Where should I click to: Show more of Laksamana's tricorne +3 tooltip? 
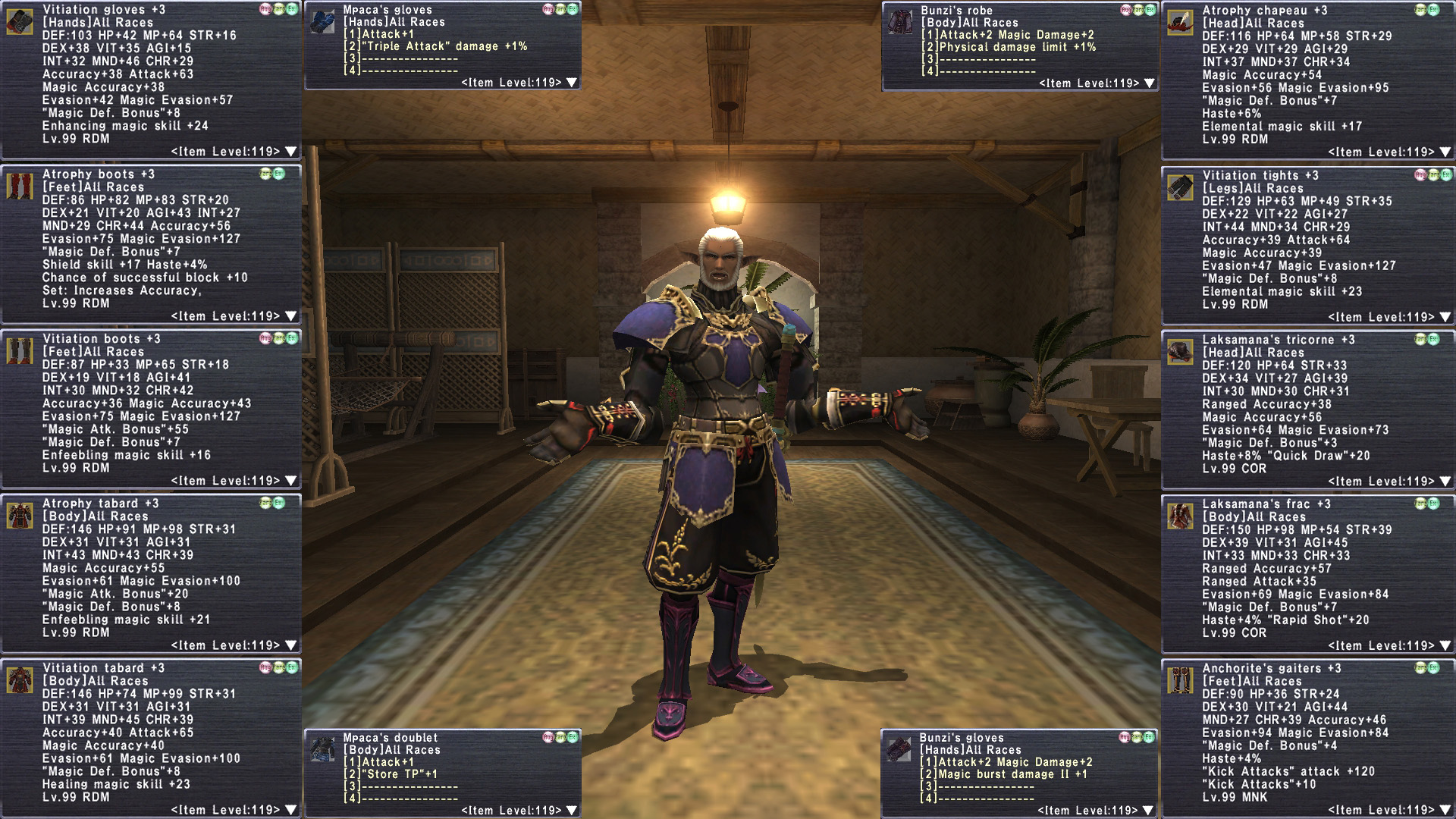pyautogui.click(x=1445, y=482)
